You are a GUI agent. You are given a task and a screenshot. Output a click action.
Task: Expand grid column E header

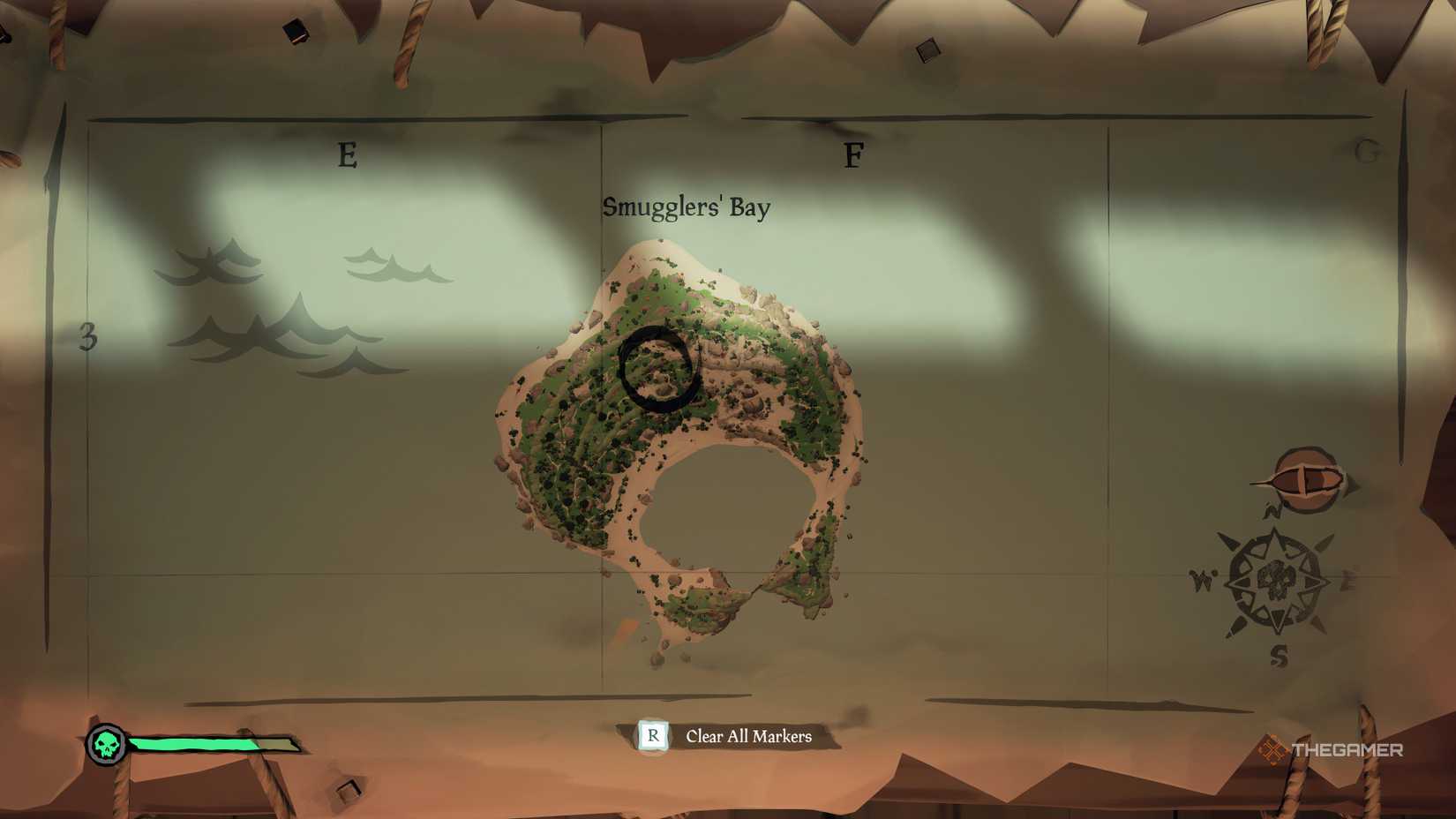(346, 155)
